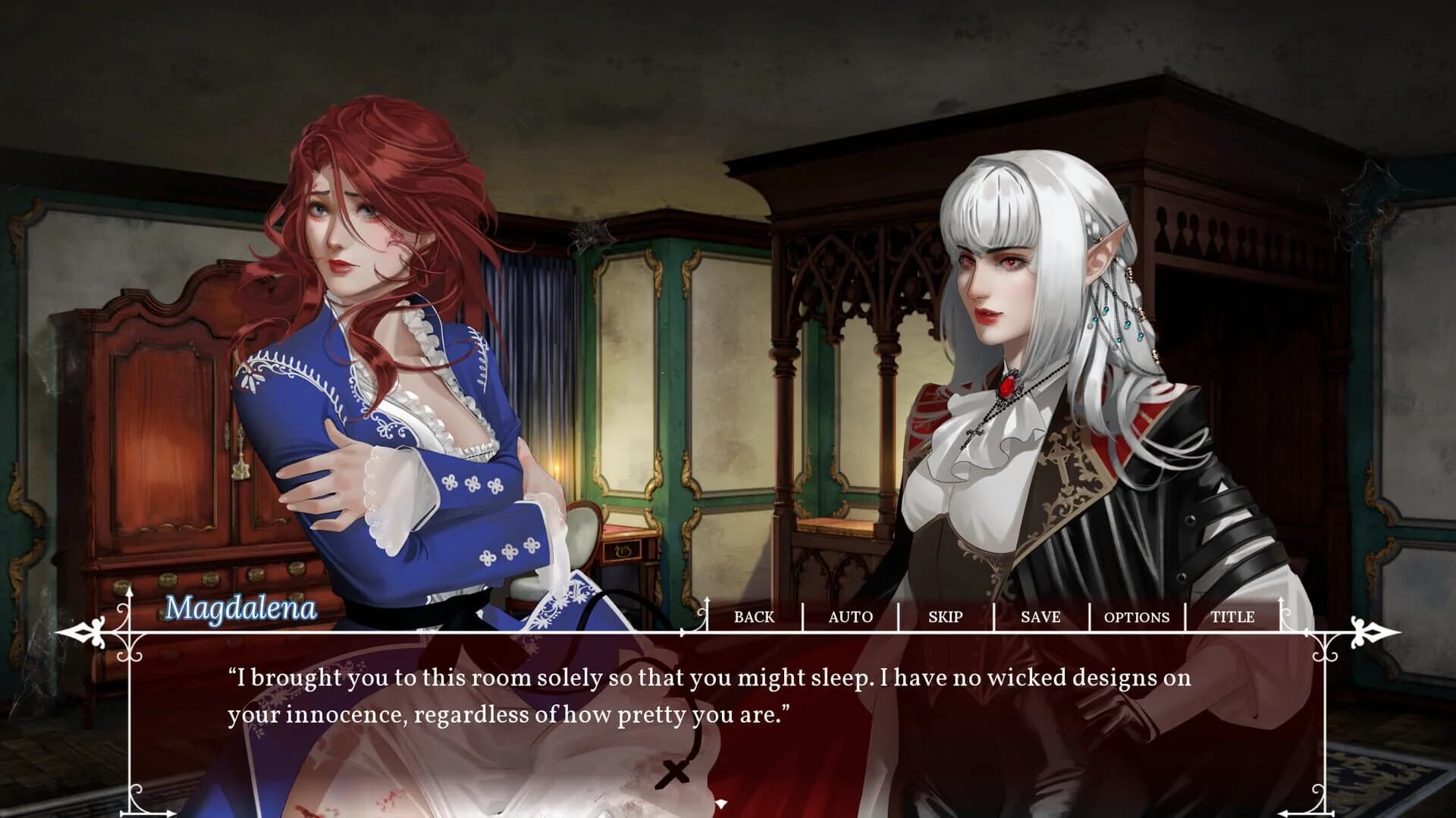Activate SKIP fast-forward mode

[x=944, y=618]
